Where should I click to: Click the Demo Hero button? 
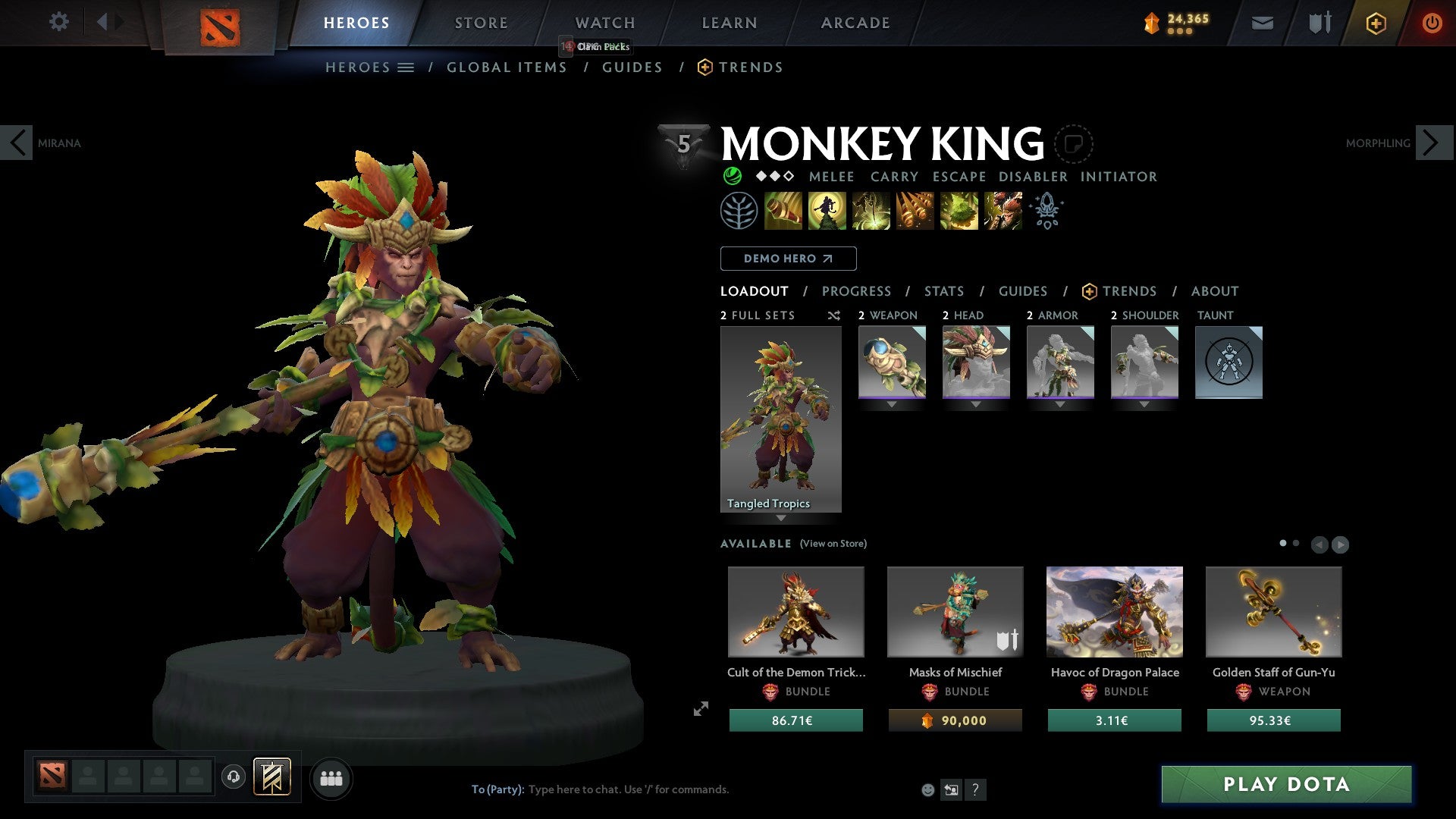[x=788, y=258]
